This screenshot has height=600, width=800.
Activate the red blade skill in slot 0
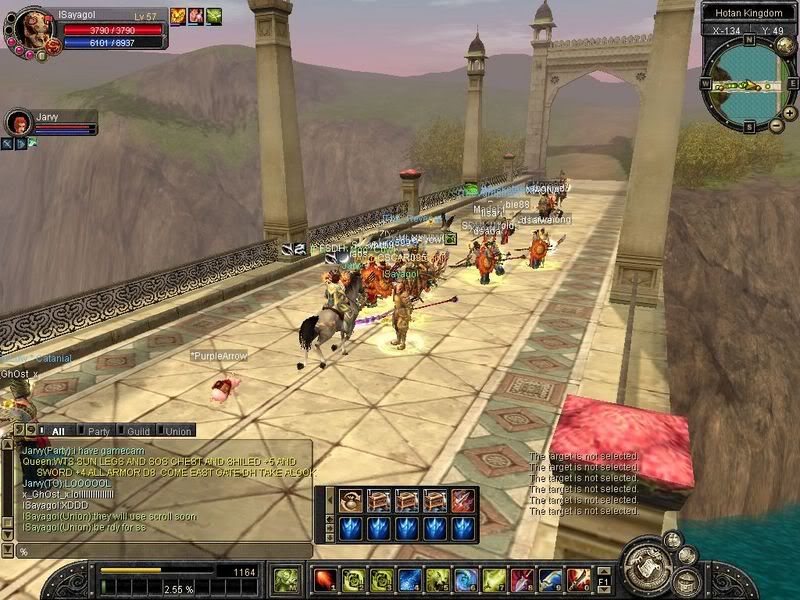[578, 579]
